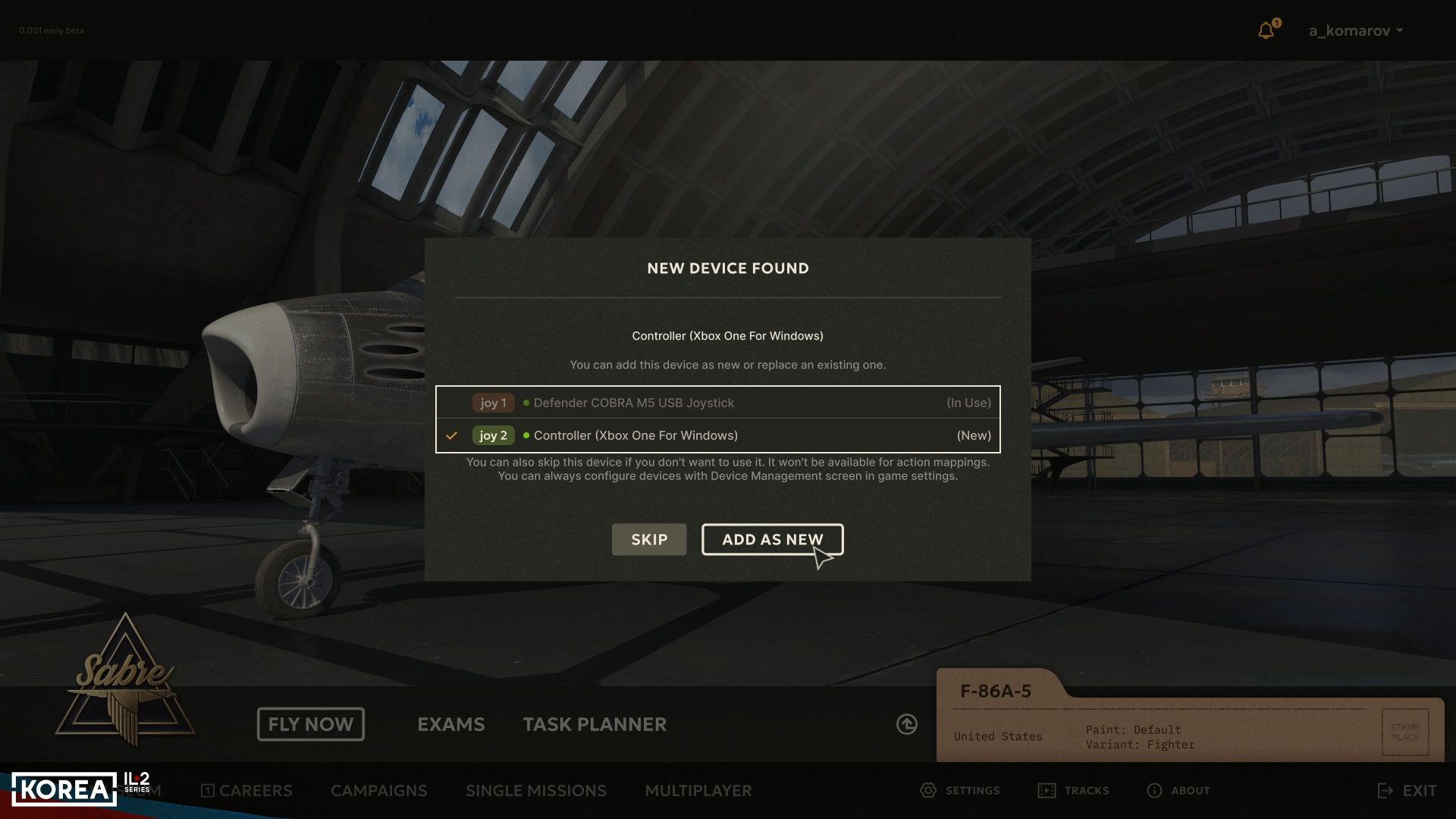Image resolution: width=1456 pixels, height=819 pixels.
Task: Open Single Missions
Action: (x=535, y=790)
